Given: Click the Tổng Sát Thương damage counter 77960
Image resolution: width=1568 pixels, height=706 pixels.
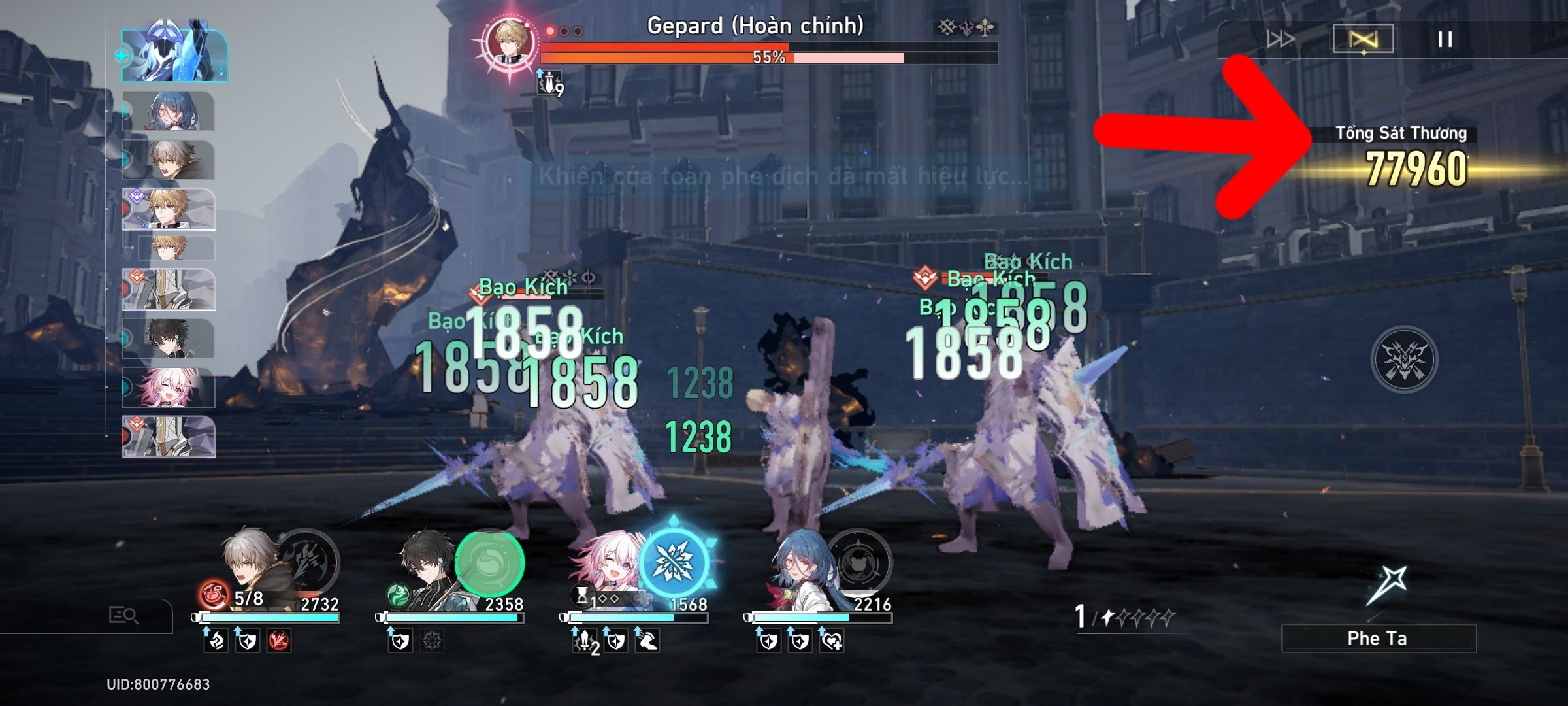Looking at the screenshot, I should [1416, 167].
